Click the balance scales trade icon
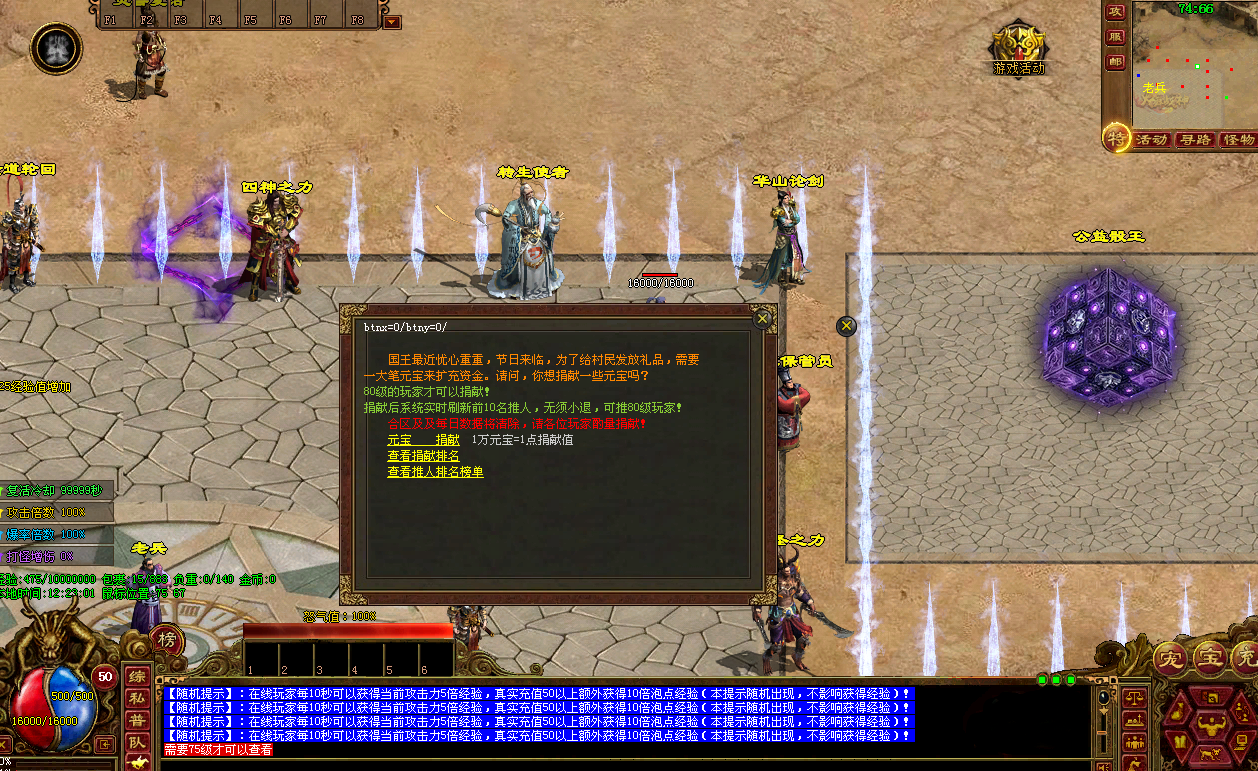Screen dimensions: 1258x771 (x=1134, y=695)
